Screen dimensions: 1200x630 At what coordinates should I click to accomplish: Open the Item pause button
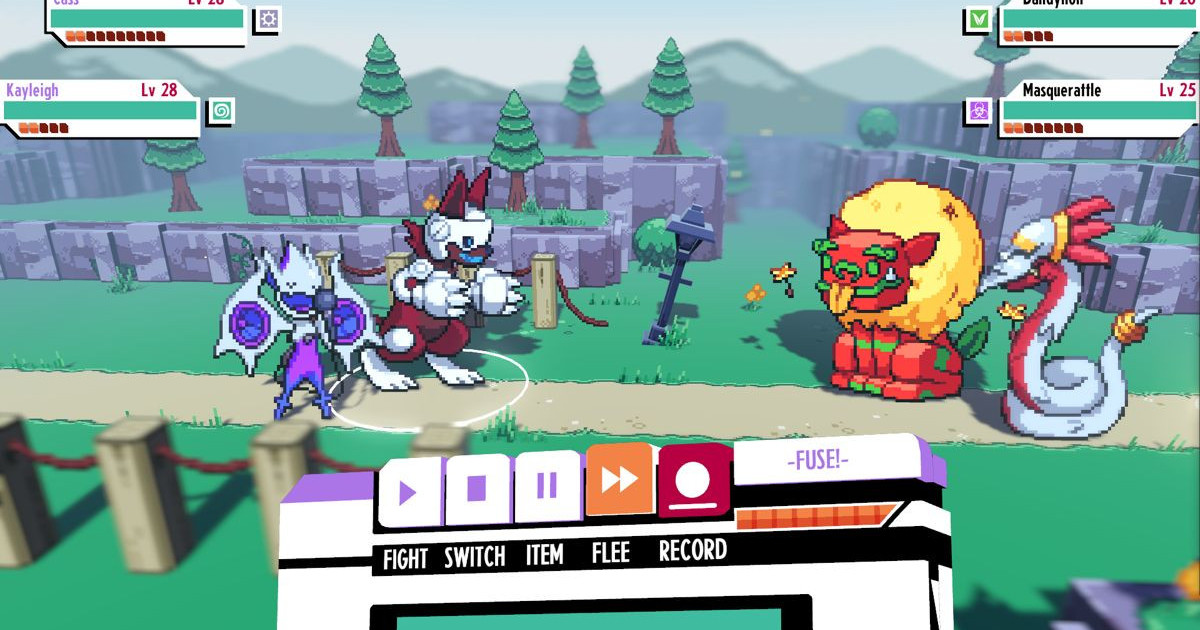pos(547,486)
